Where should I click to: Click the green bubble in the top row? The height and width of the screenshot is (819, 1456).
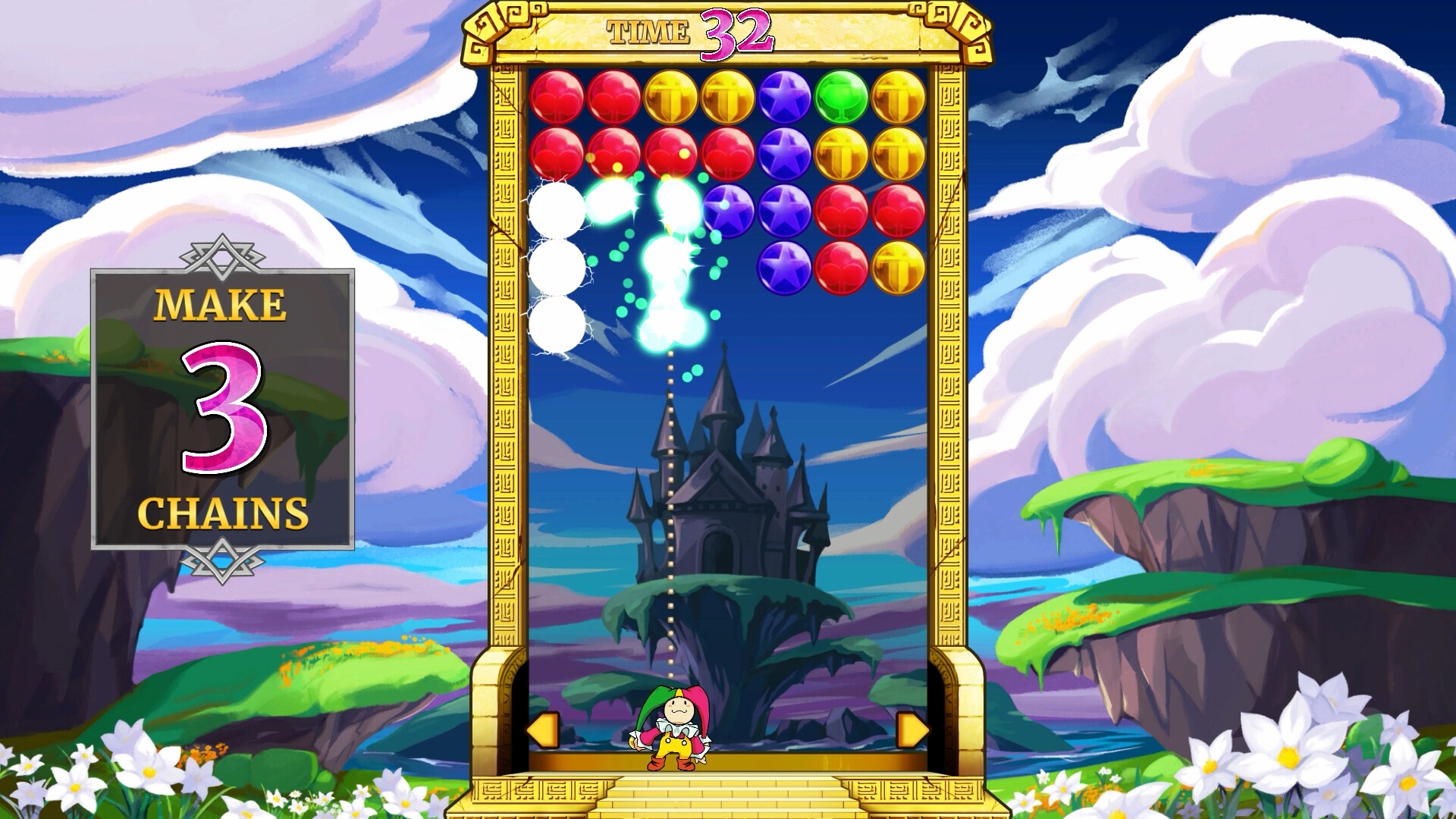(842, 97)
